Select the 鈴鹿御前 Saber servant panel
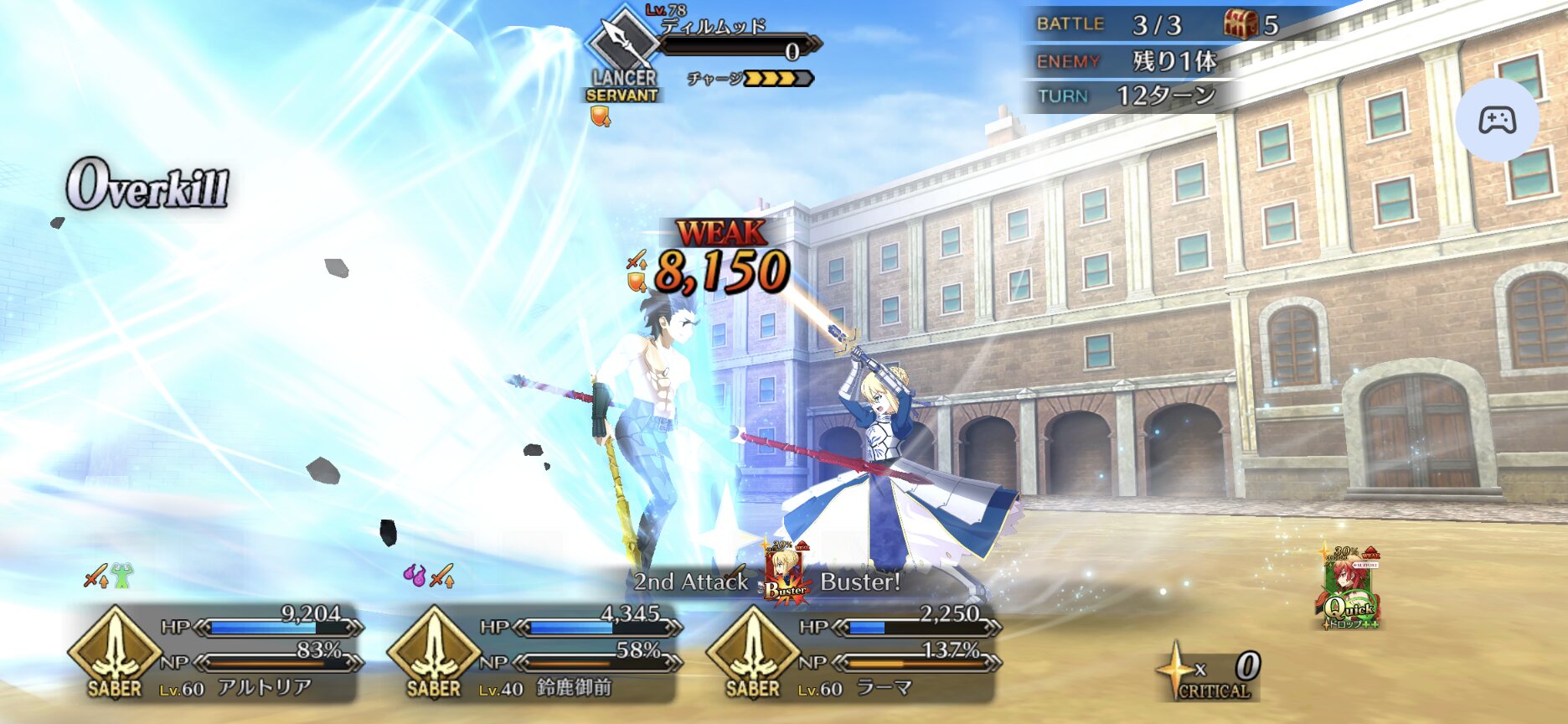Image resolution: width=1568 pixels, height=724 pixels. tap(534, 654)
